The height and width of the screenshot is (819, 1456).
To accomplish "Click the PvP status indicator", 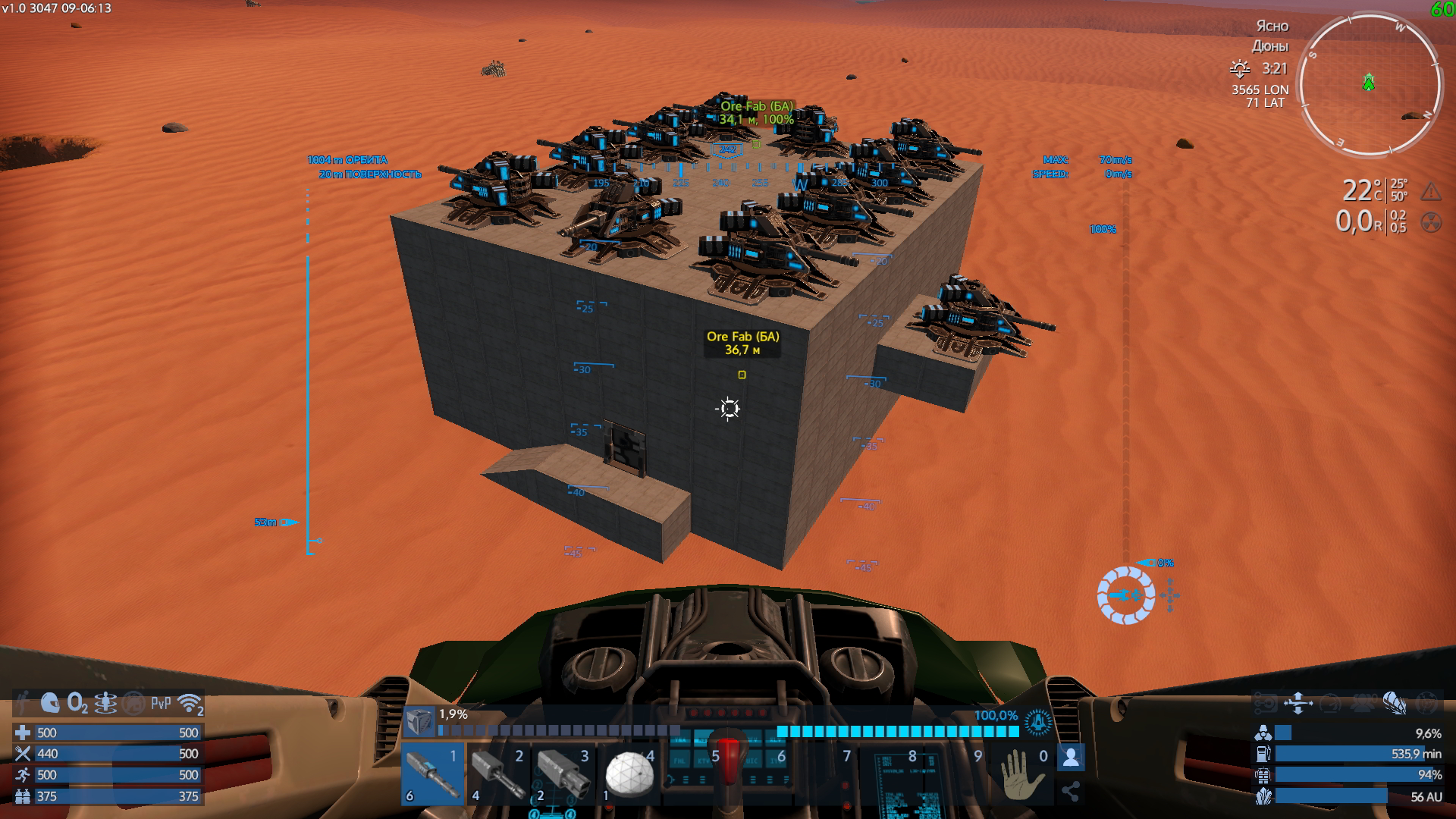I will point(161,704).
